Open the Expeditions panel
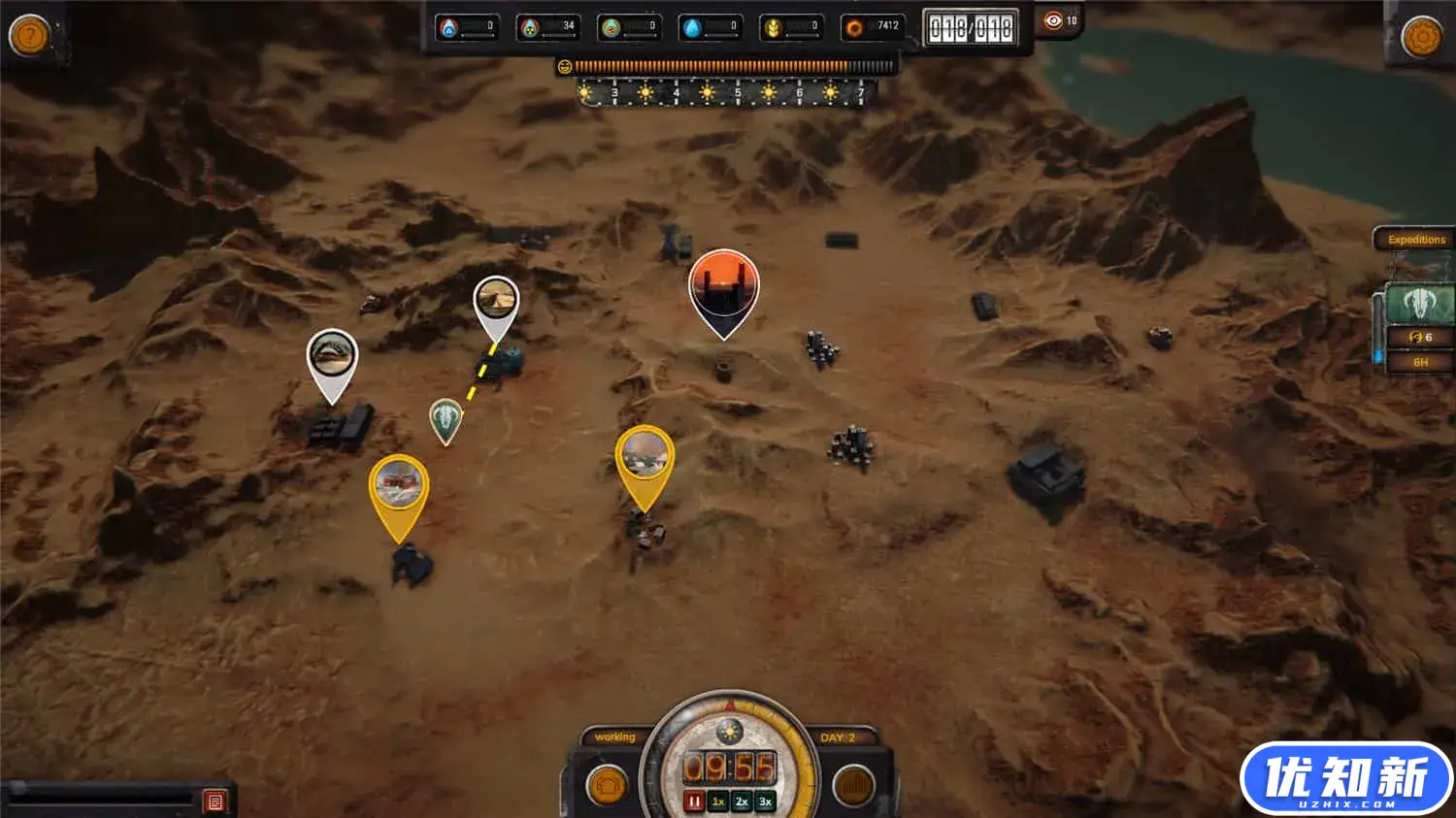This screenshot has height=818, width=1456. (1416, 240)
